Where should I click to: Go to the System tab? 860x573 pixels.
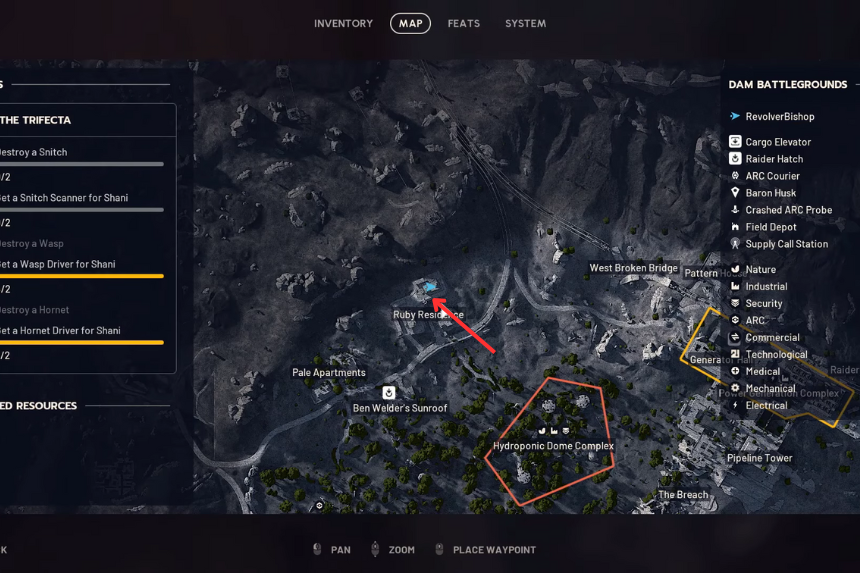pyautogui.click(x=525, y=23)
